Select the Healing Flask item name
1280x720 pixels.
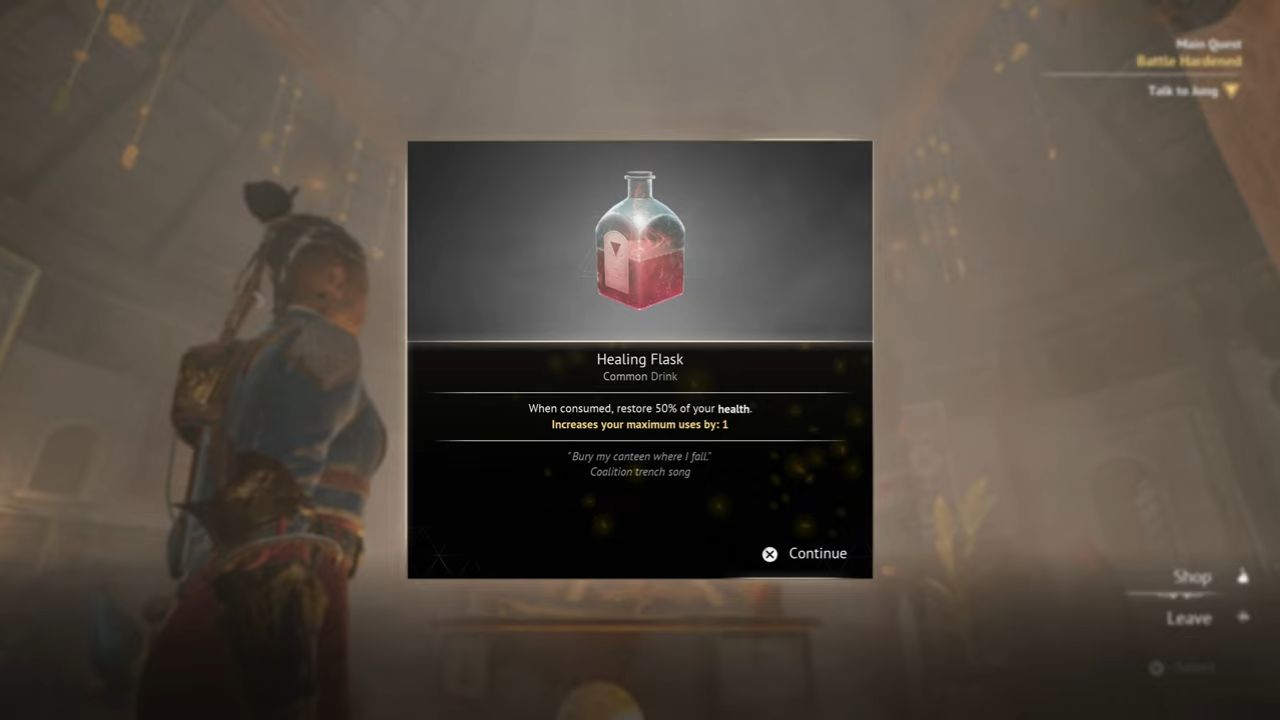coord(640,359)
